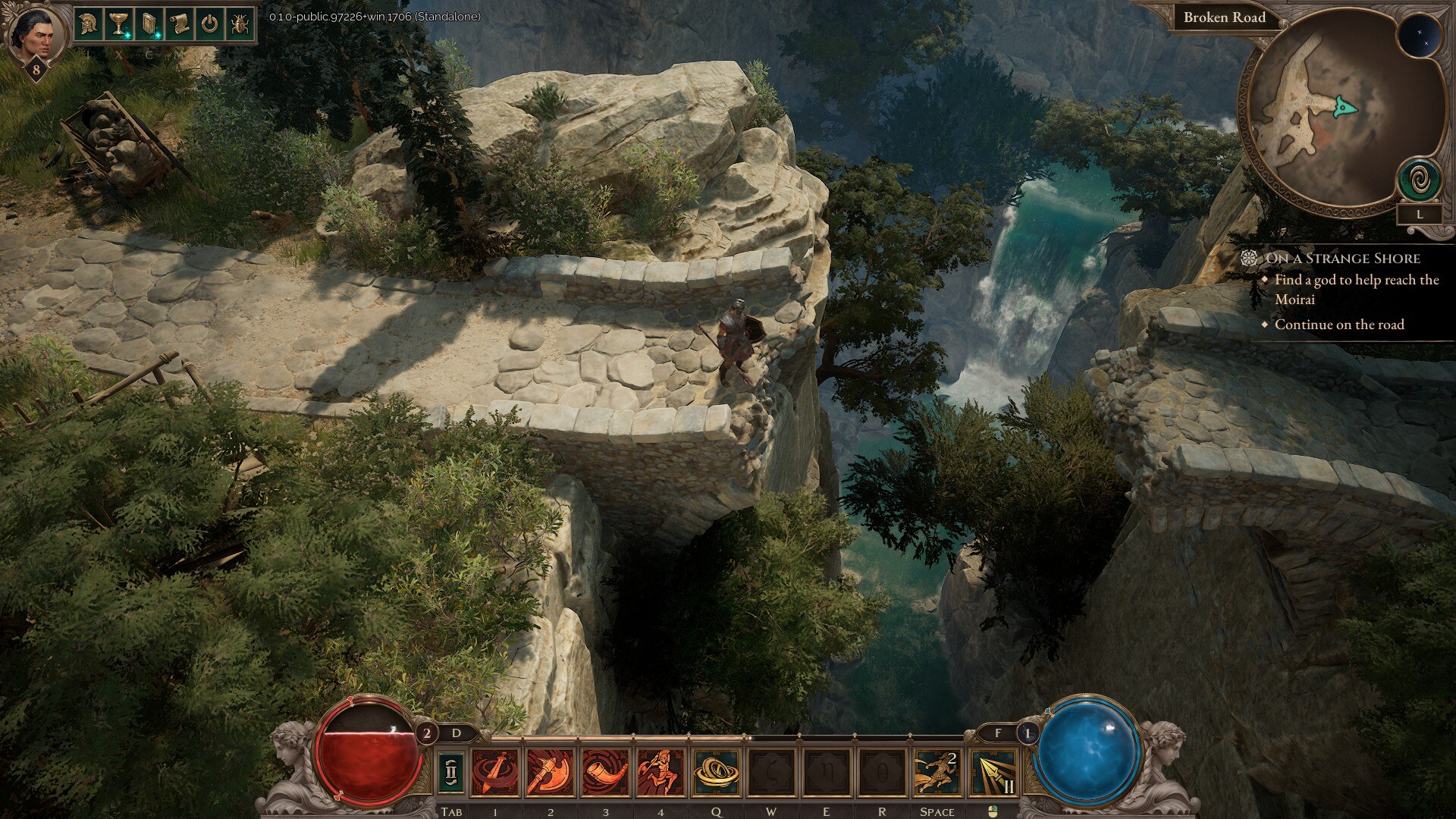This screenshot has height=819, width=1456.
Task: Activate the spinning sword skill
Action: (x=495, y=773)
